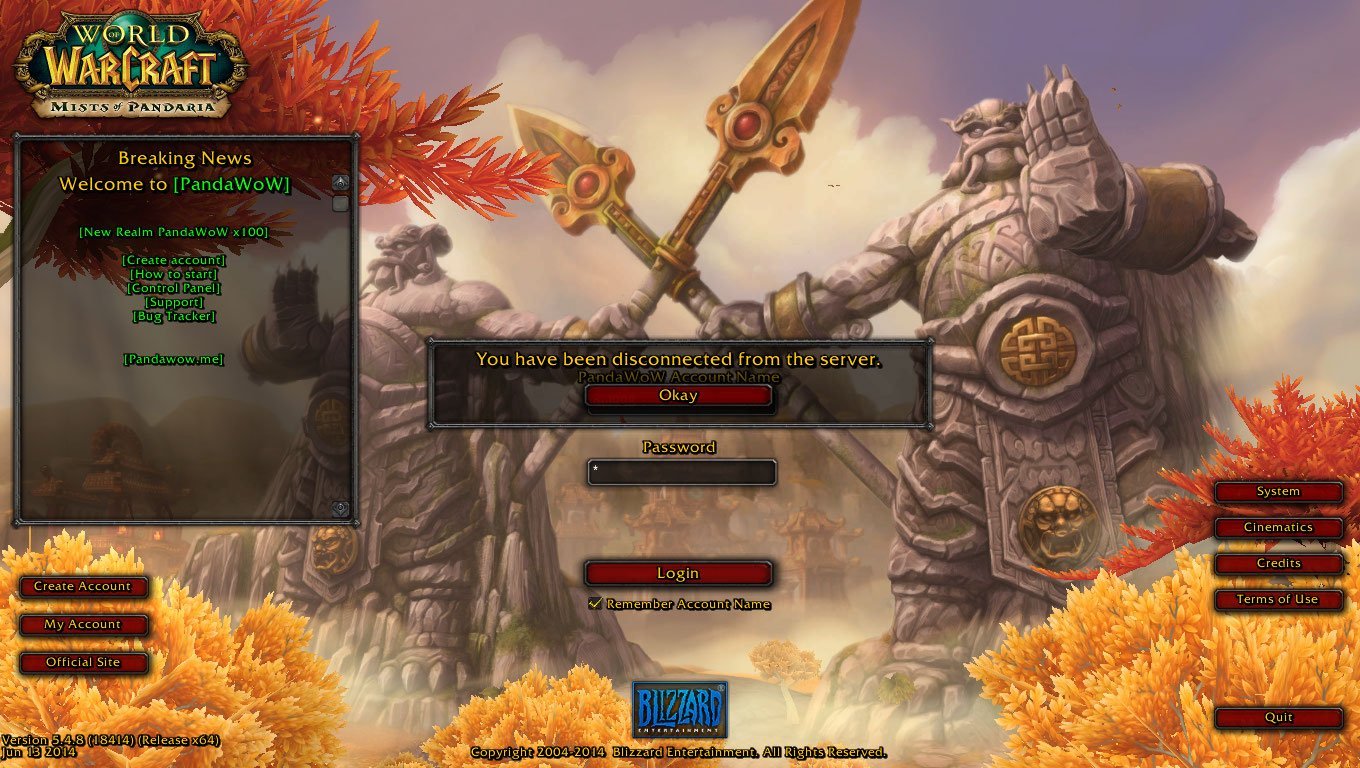This screenshot has height=768, width=1360.
Task: Click the Password input field
Action: pos(682,472)
